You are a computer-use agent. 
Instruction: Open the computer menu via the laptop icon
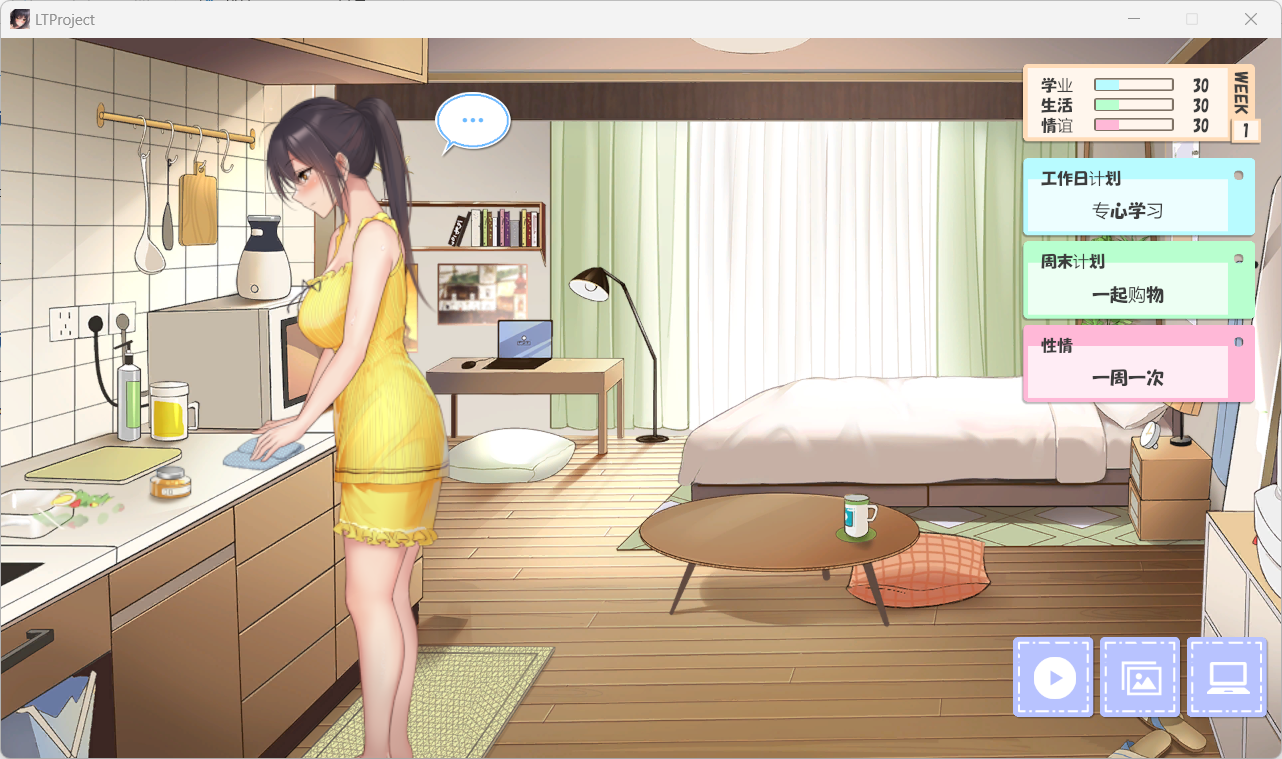[x=1227, y=677]
